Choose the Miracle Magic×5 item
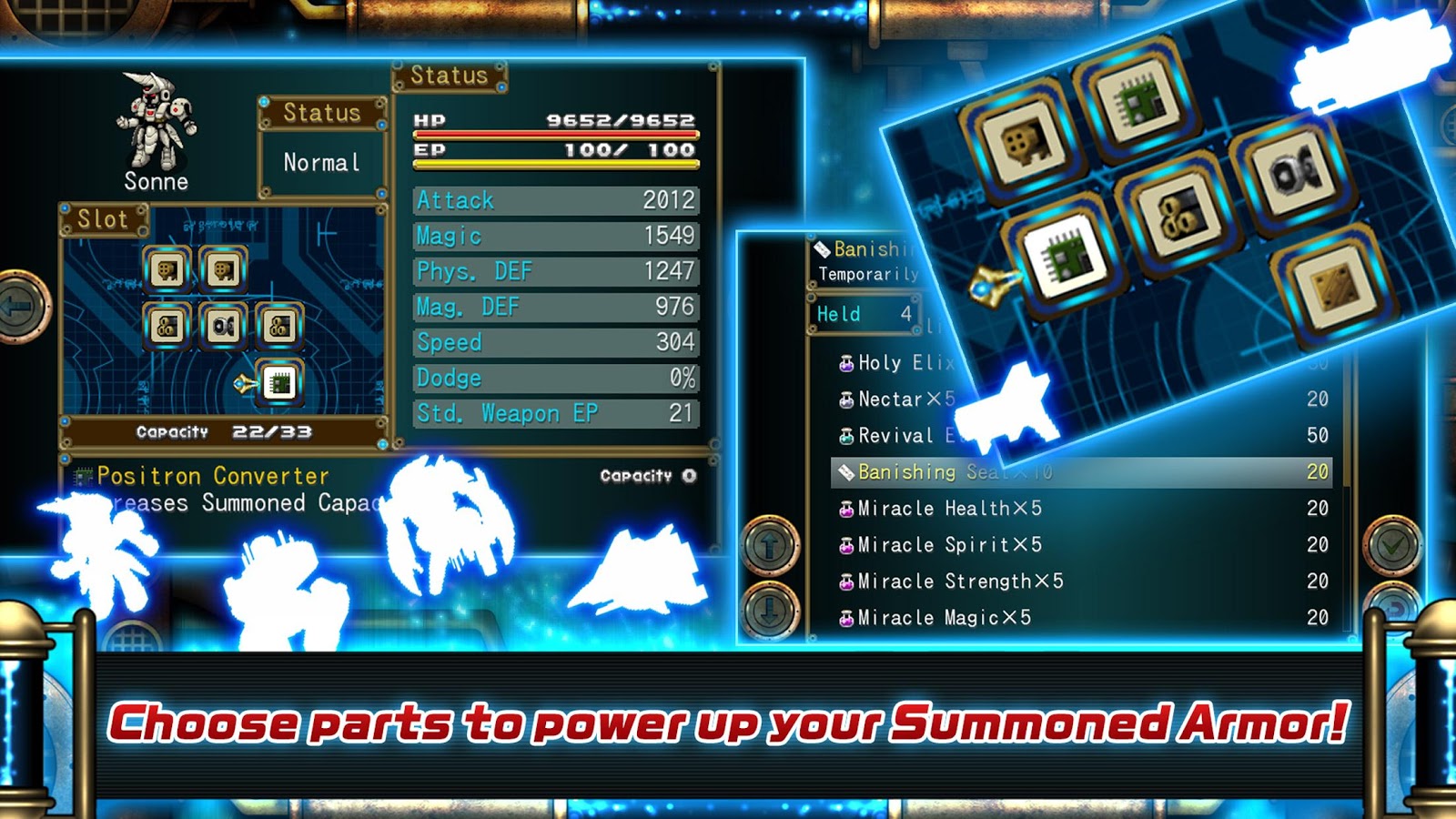Image resolution: width=1456 pixels, height=819 pixels. point(1081,618)
